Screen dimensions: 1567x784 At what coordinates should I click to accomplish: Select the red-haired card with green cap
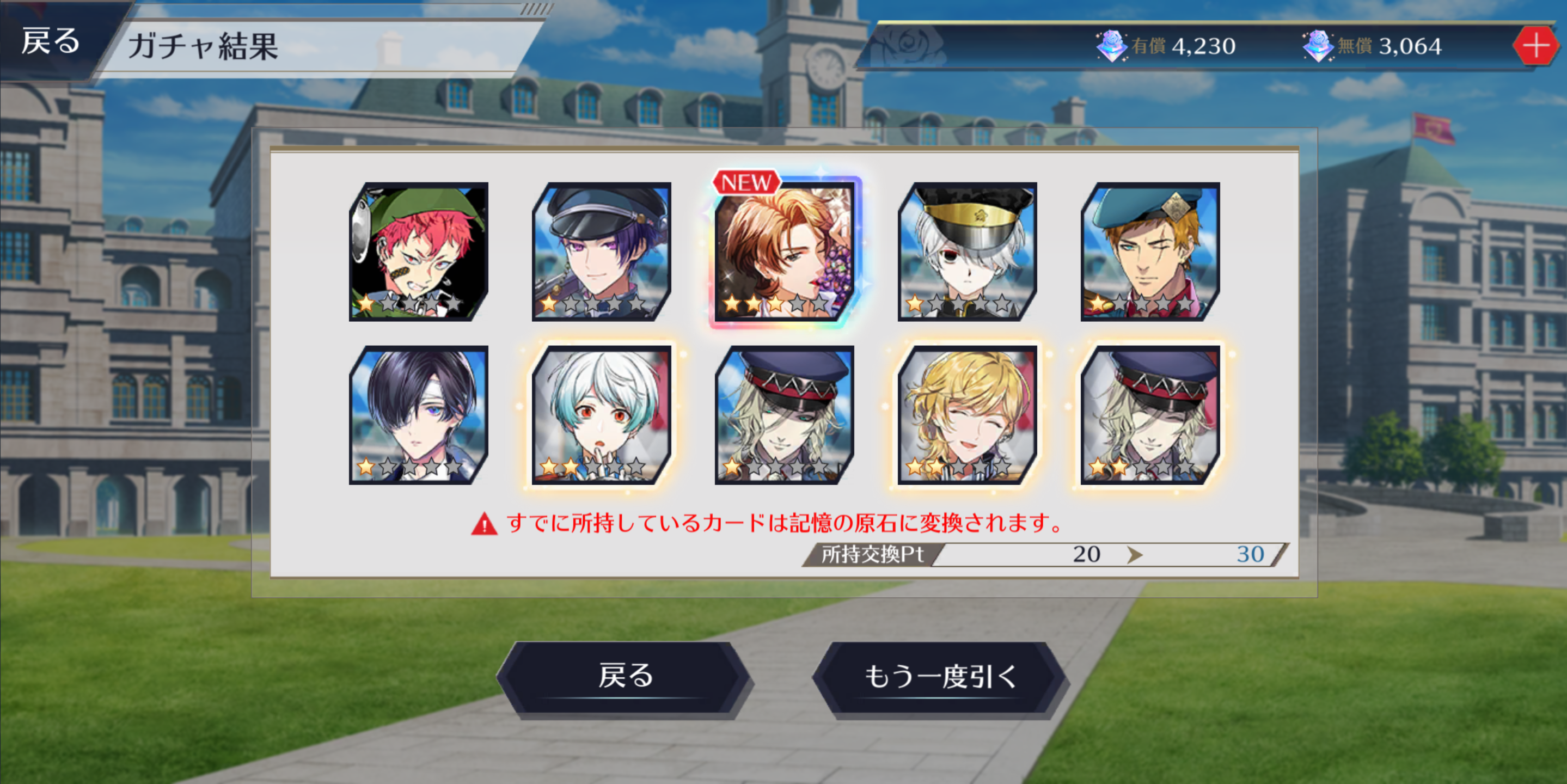[419, 252]
